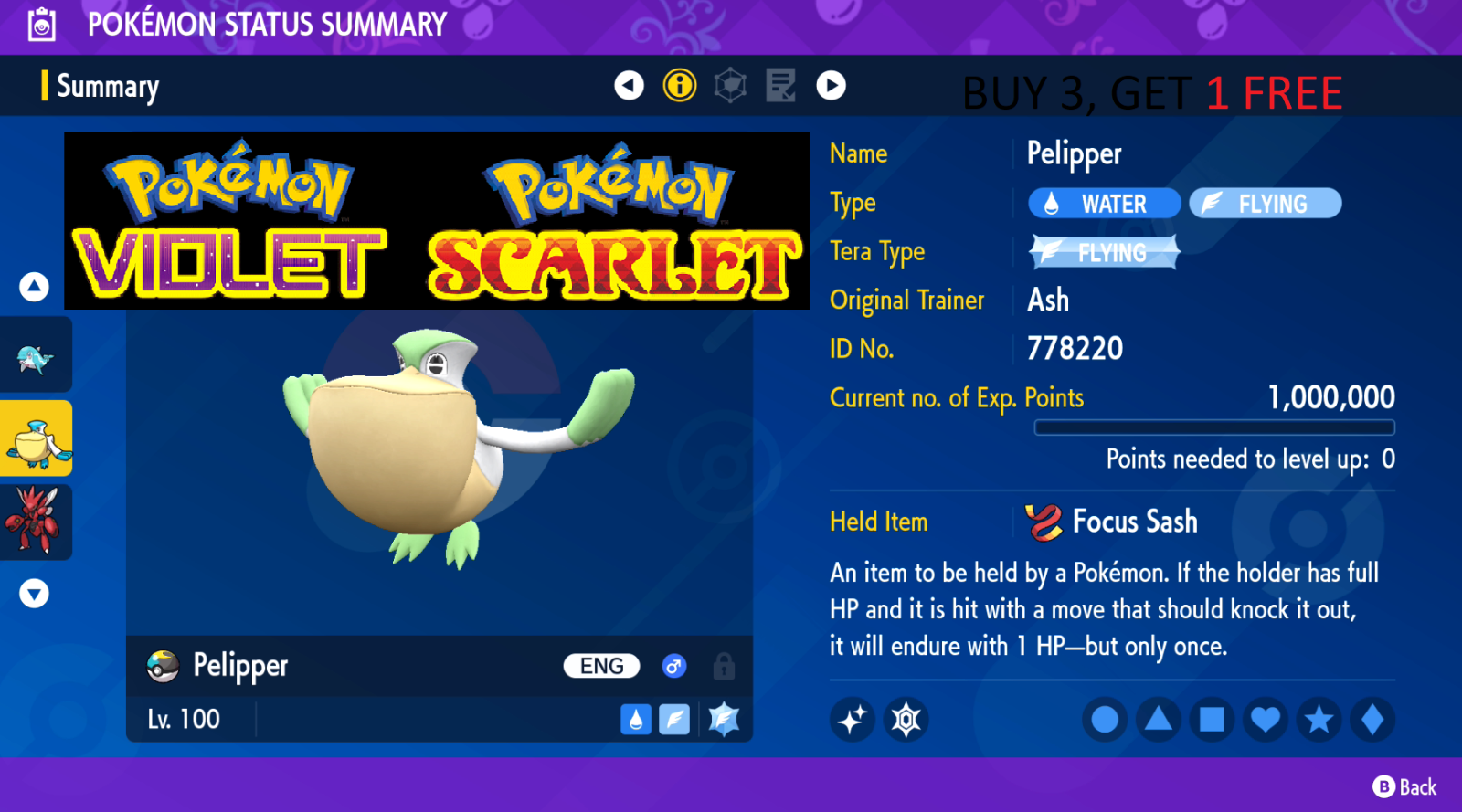Screen dimensions: 1462x812
Task: Click the up scroll arrow on party list
Action: 34,286
